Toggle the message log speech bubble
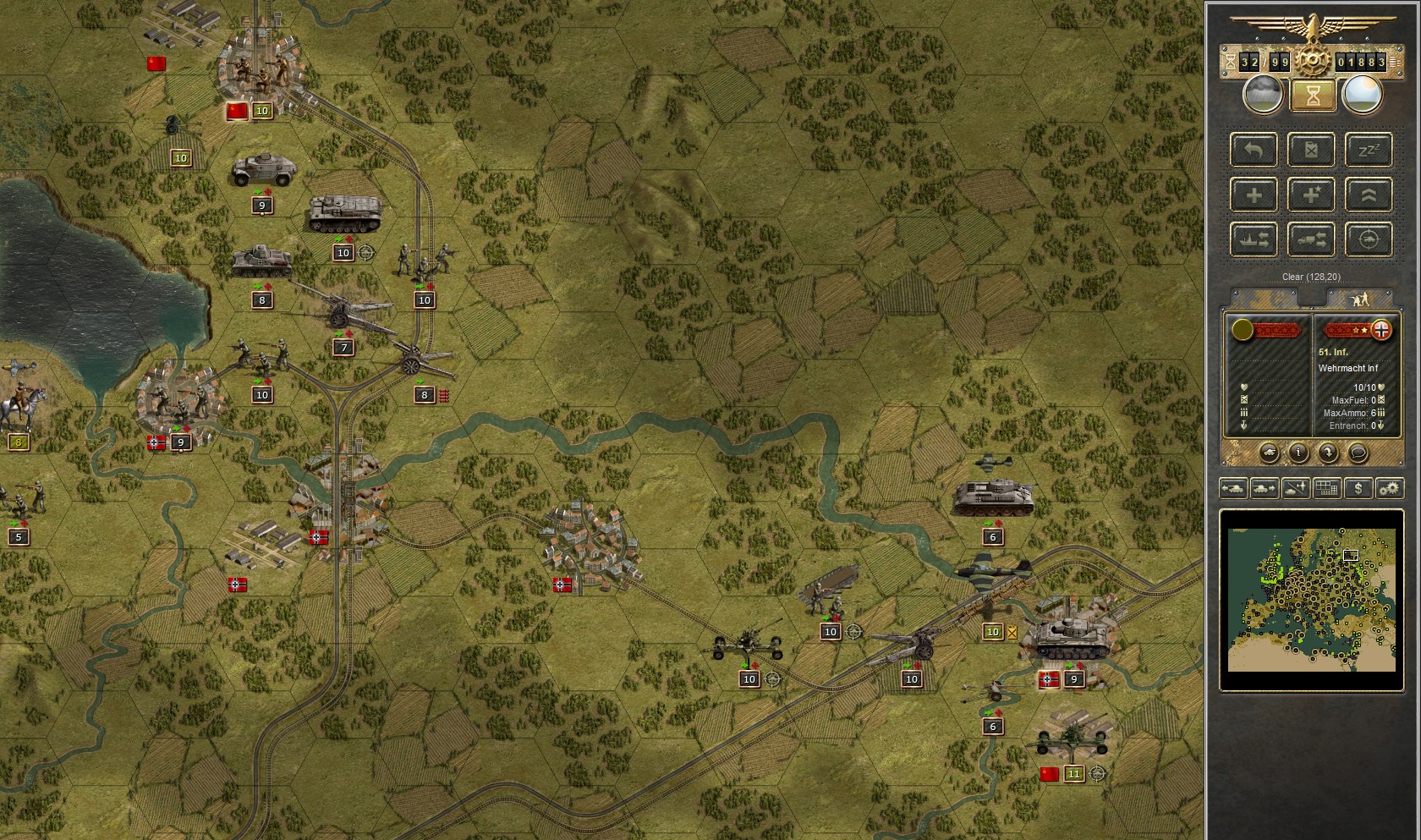 1358,453
